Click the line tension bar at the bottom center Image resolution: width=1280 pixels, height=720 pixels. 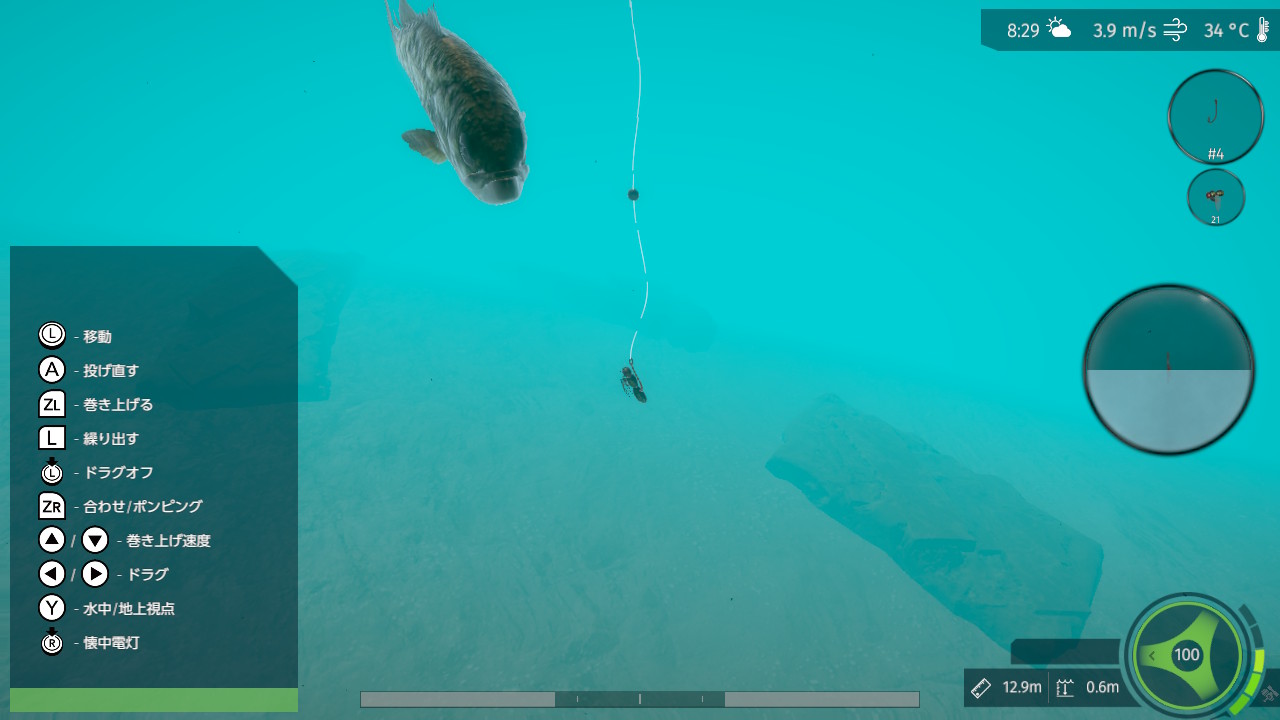(639, 699)
